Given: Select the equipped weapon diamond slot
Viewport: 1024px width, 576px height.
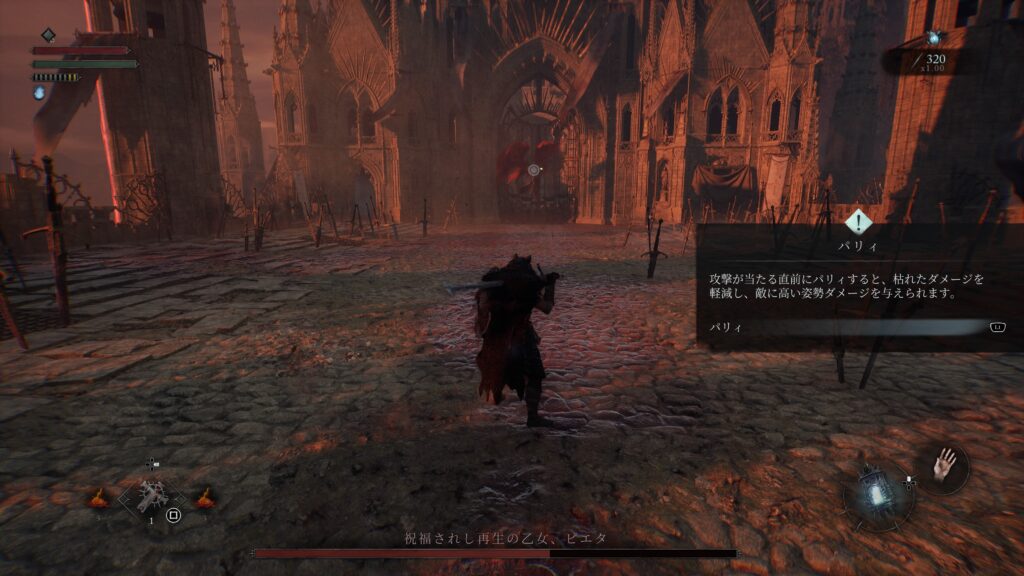Looking at the screenshot, I should 152,496.
